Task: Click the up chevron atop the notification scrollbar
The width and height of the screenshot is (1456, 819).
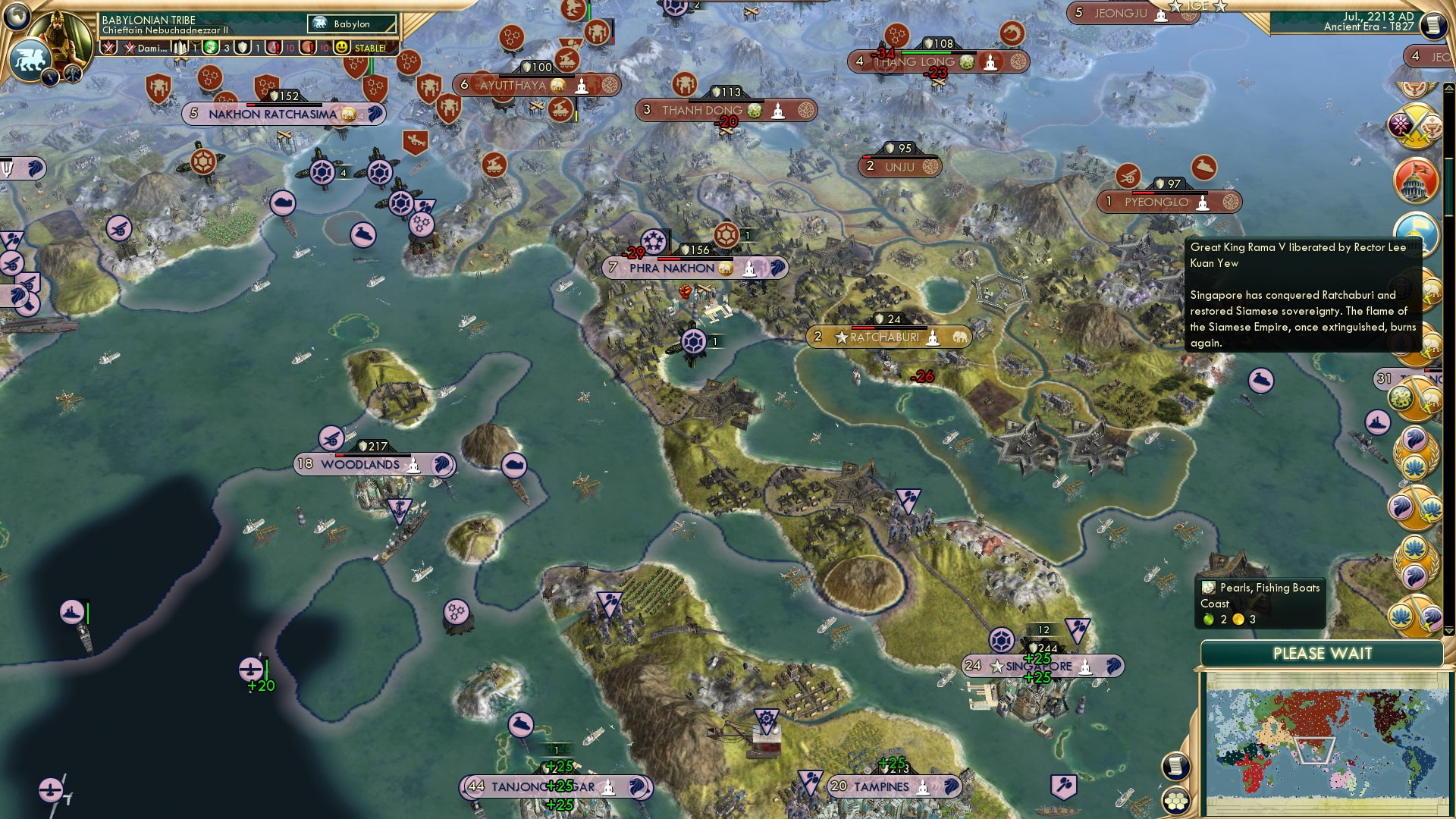Action: coord(1448,88)
